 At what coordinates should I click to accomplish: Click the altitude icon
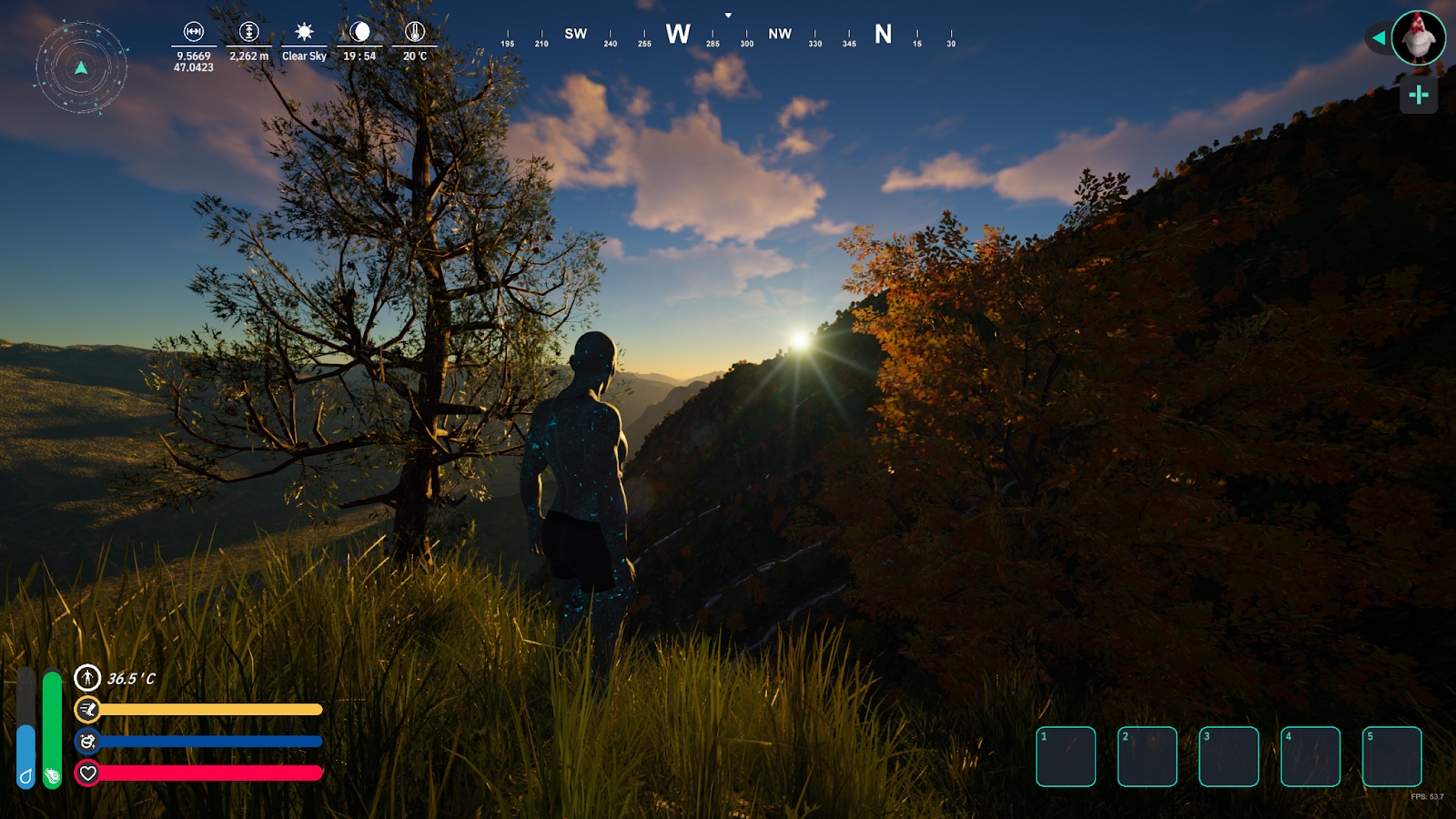248,32
